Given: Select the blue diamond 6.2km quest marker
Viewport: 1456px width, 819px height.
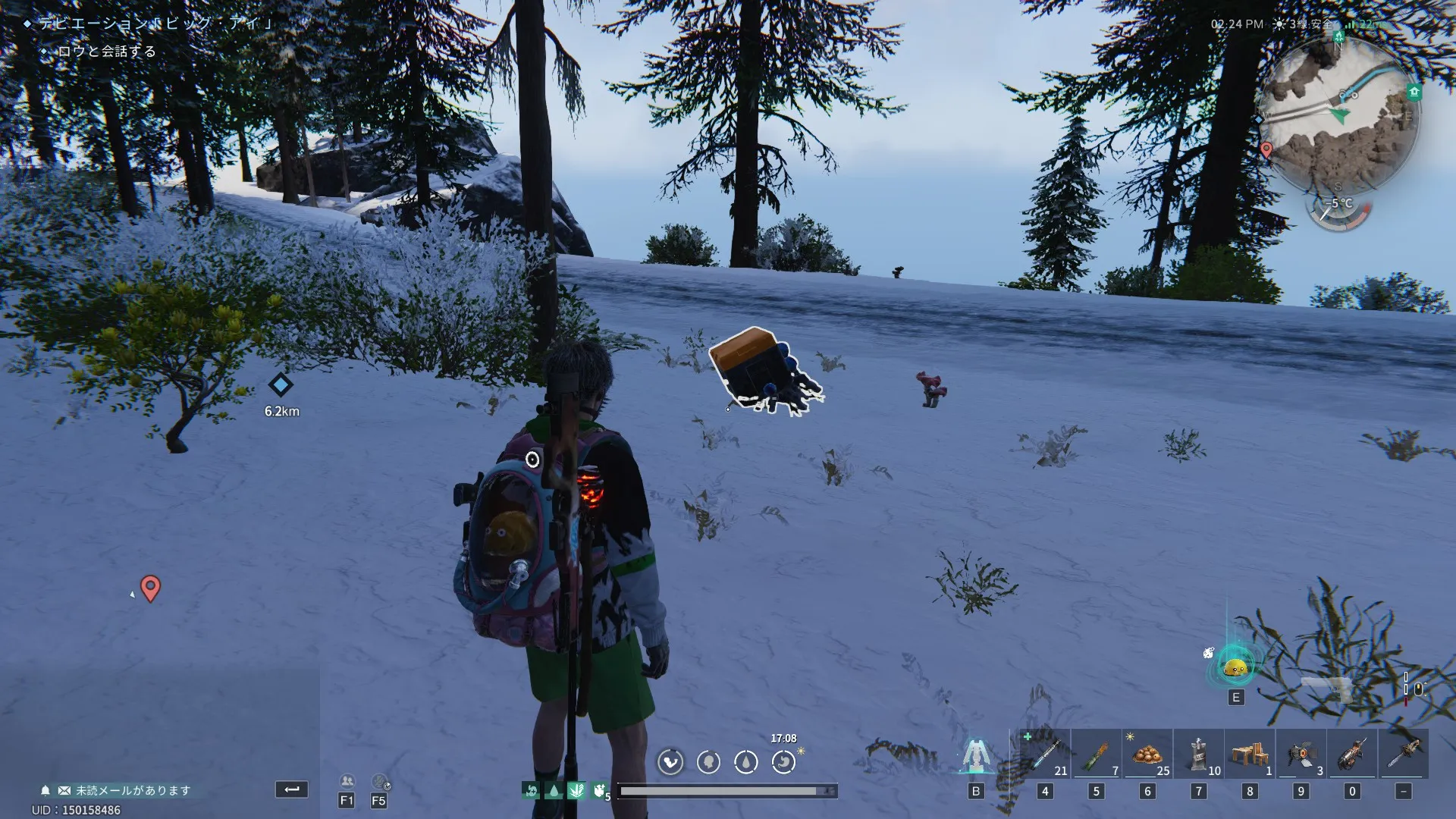Looking at the screenshot, I should [281, 385].
